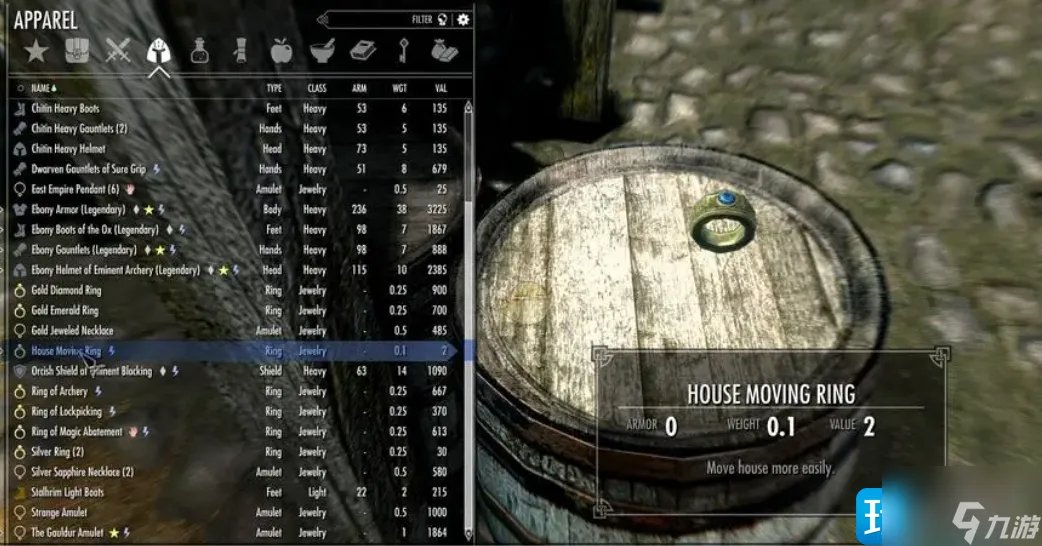Viewport: 1042px width, 546px height.
Task: Switch to the Weapons crossed-swords category
Action: coord(118,51)
